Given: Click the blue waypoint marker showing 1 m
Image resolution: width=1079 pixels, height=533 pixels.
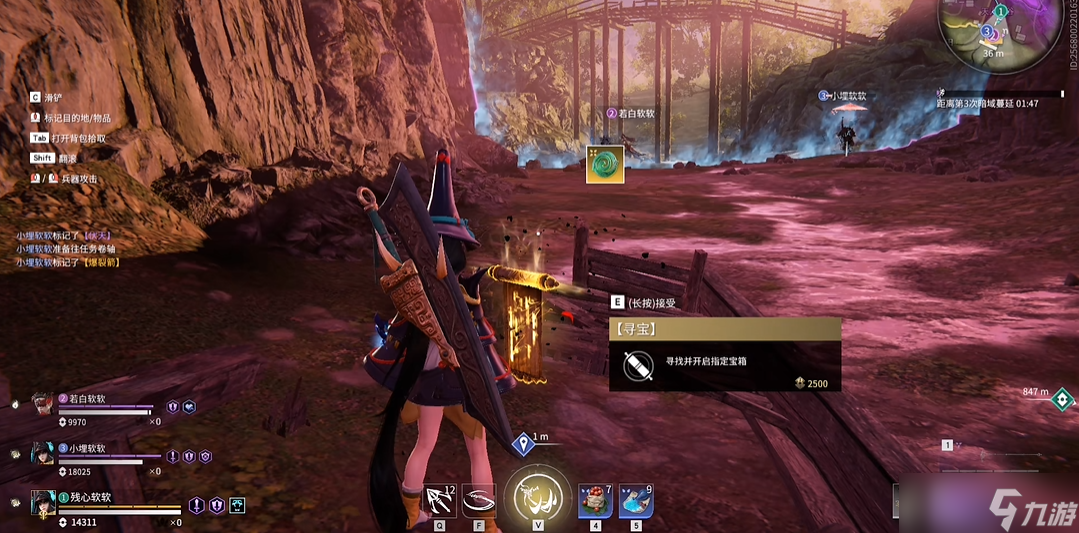Looking at the screenshot, I should coord(522,444).
